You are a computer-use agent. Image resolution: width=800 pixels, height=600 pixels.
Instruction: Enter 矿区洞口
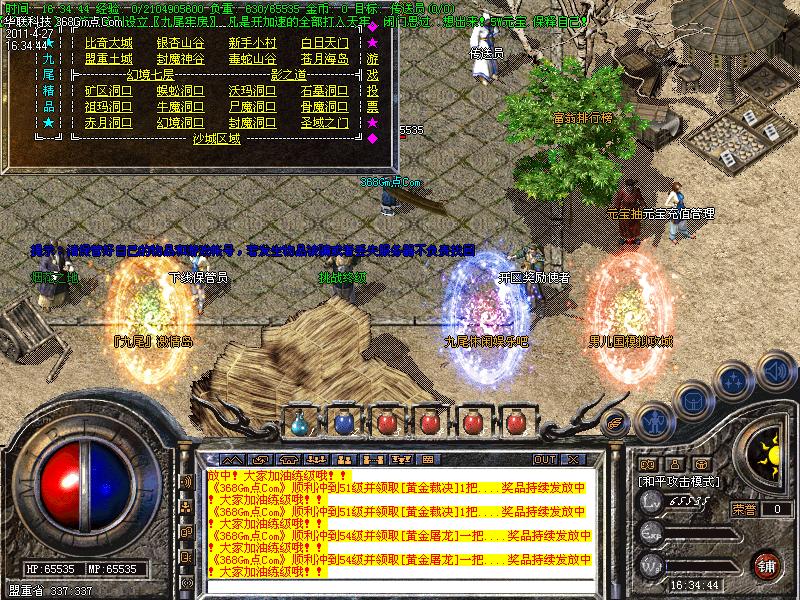[x=108, y=91]
